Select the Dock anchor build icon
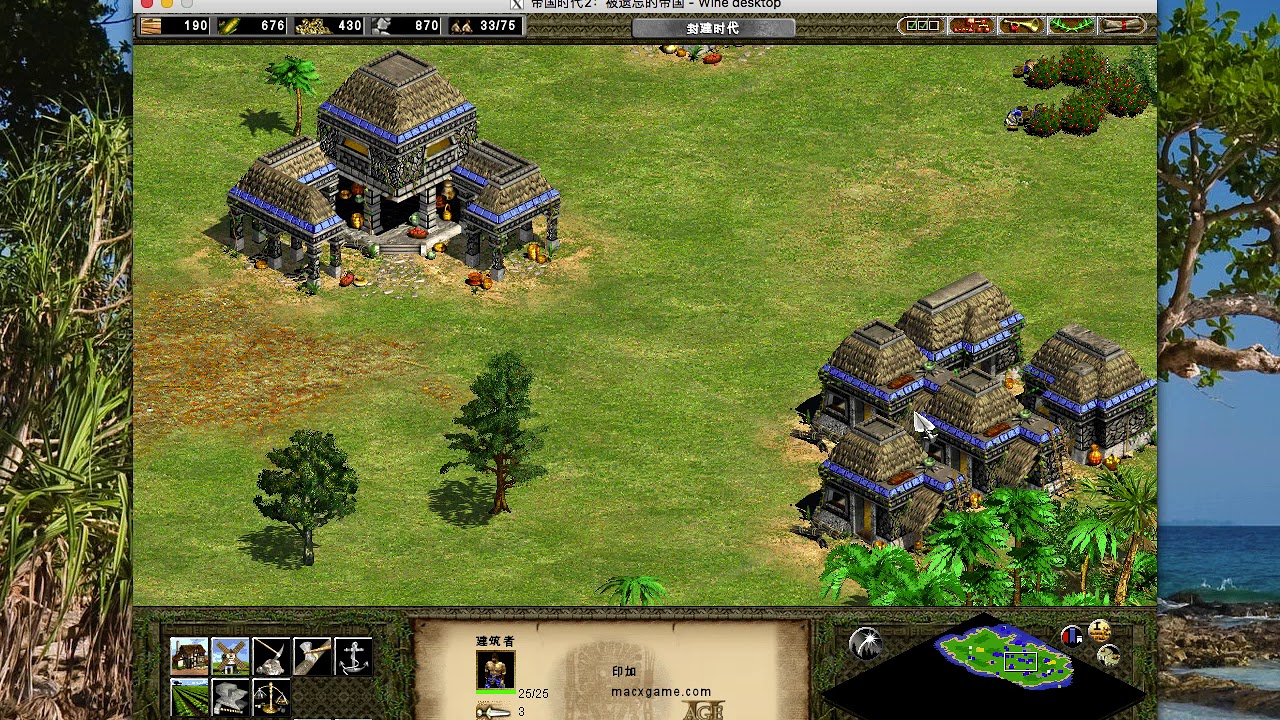The height and width of the screenshot is (720, 1280). [x=353, y=656]
